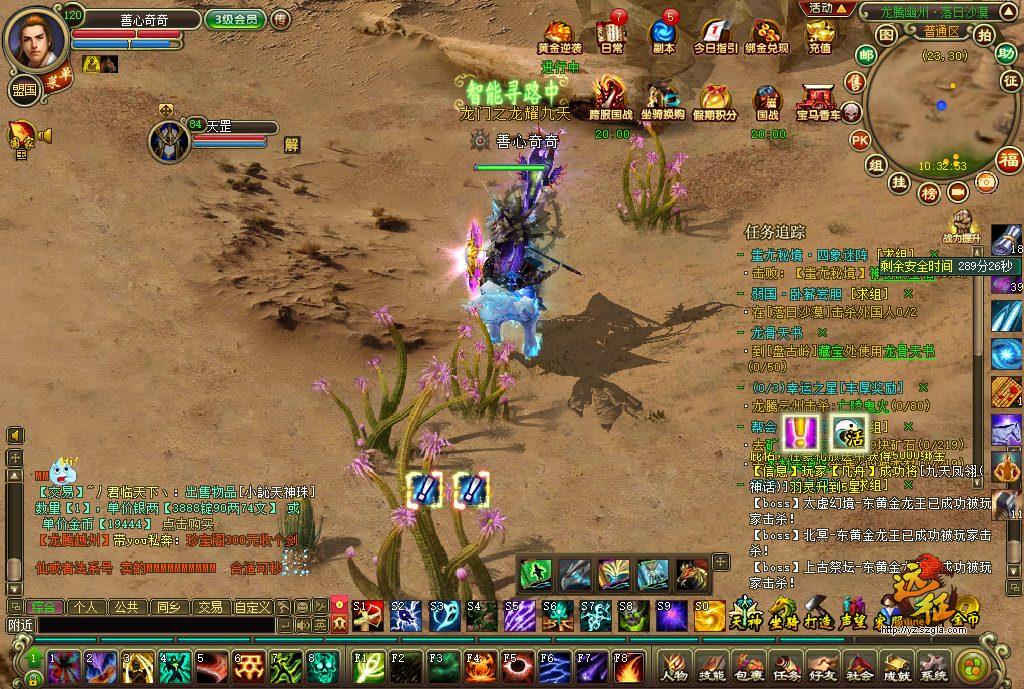Image resolution: width=1024 pixels, height=689 pixels.
Task: Select the 个人 personal chat tab
Action: (85, 607)
